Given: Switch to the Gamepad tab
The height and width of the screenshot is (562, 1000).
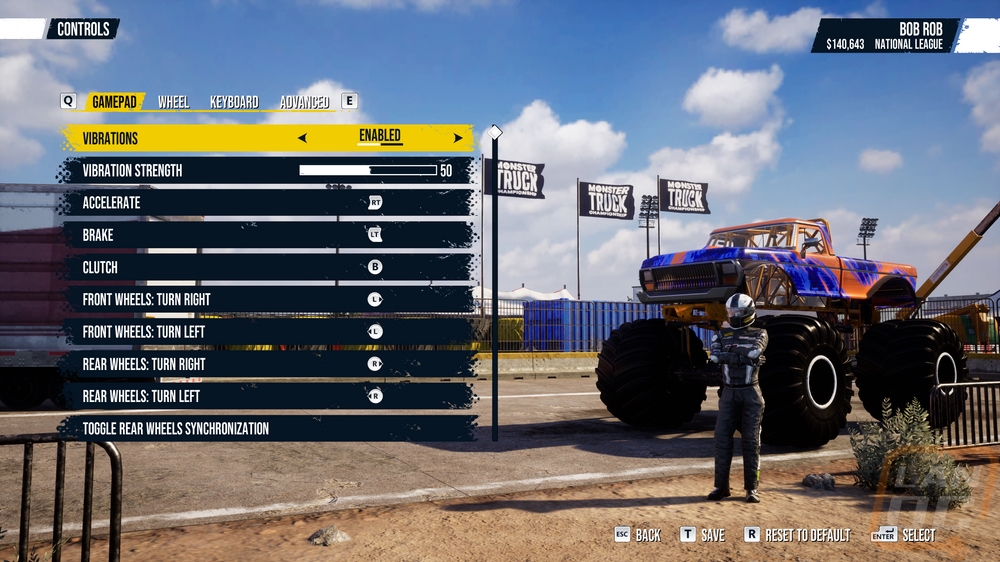Looking at the screenshot, I should point(114,102).
